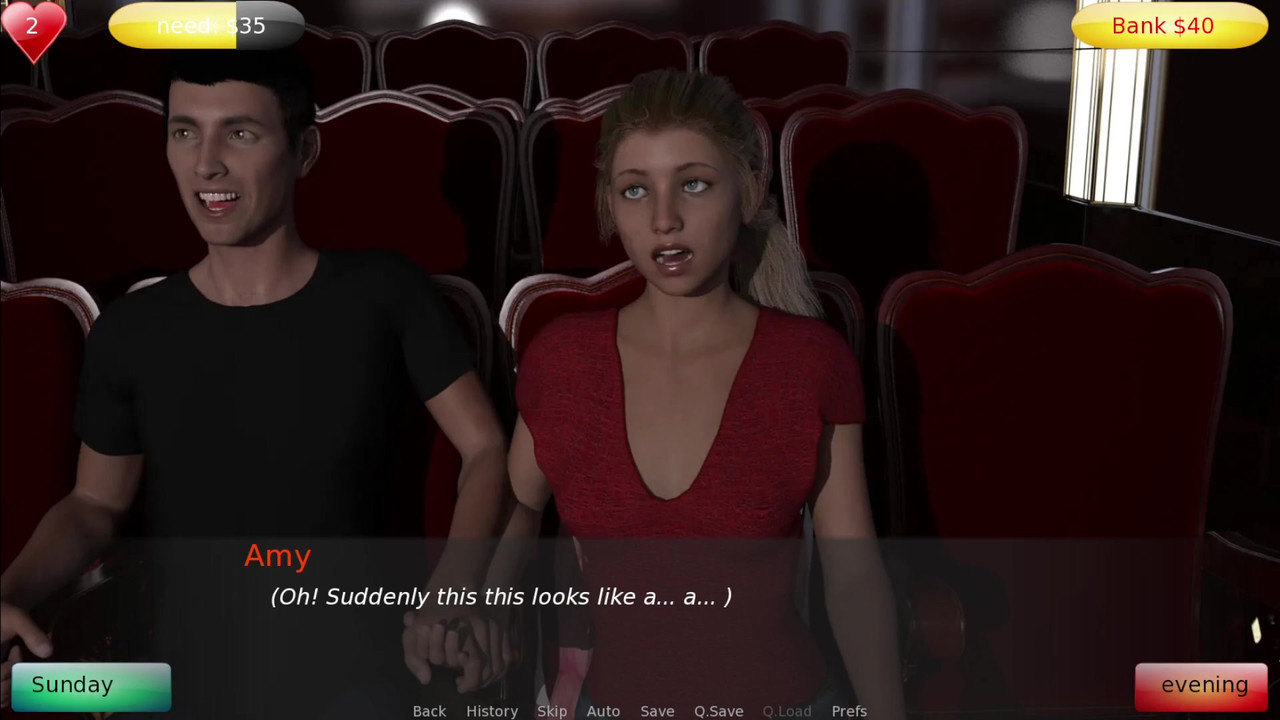Open the Q.Load menu entry

pos(786,711)
